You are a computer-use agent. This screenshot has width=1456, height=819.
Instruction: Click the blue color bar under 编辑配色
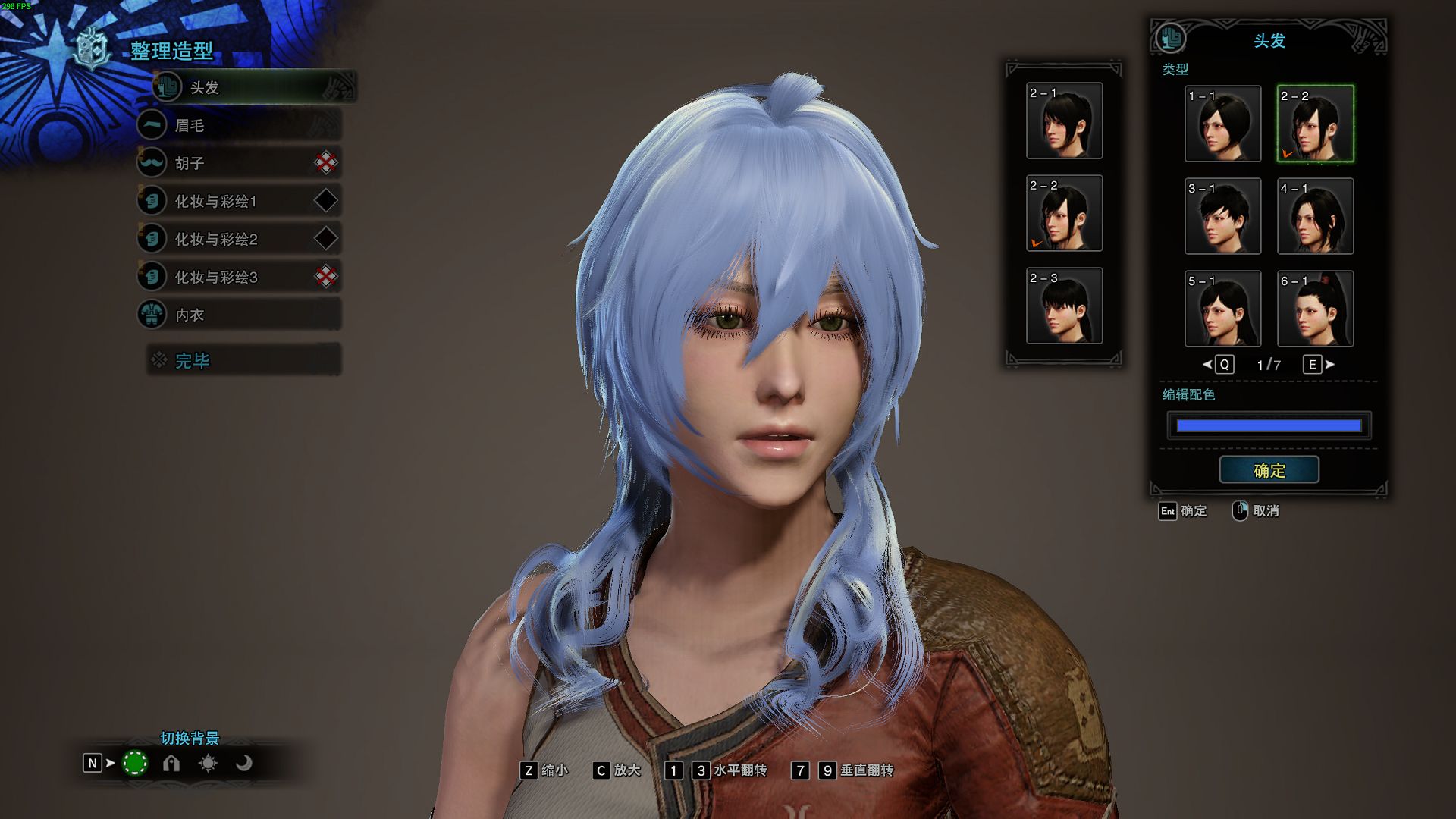pos(1269,425)
